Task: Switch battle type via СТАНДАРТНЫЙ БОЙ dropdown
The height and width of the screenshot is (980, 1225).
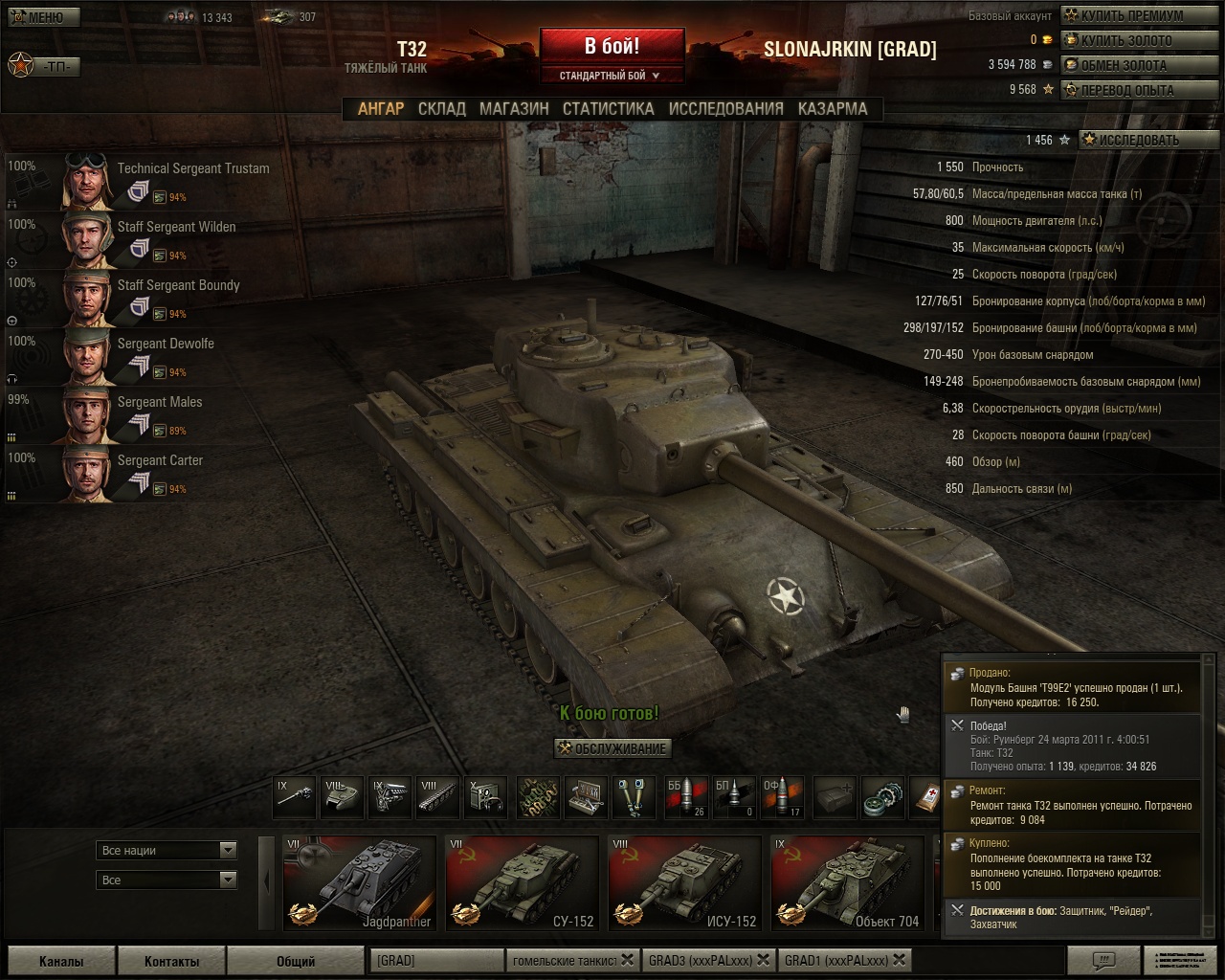Action: click(610, 76)
